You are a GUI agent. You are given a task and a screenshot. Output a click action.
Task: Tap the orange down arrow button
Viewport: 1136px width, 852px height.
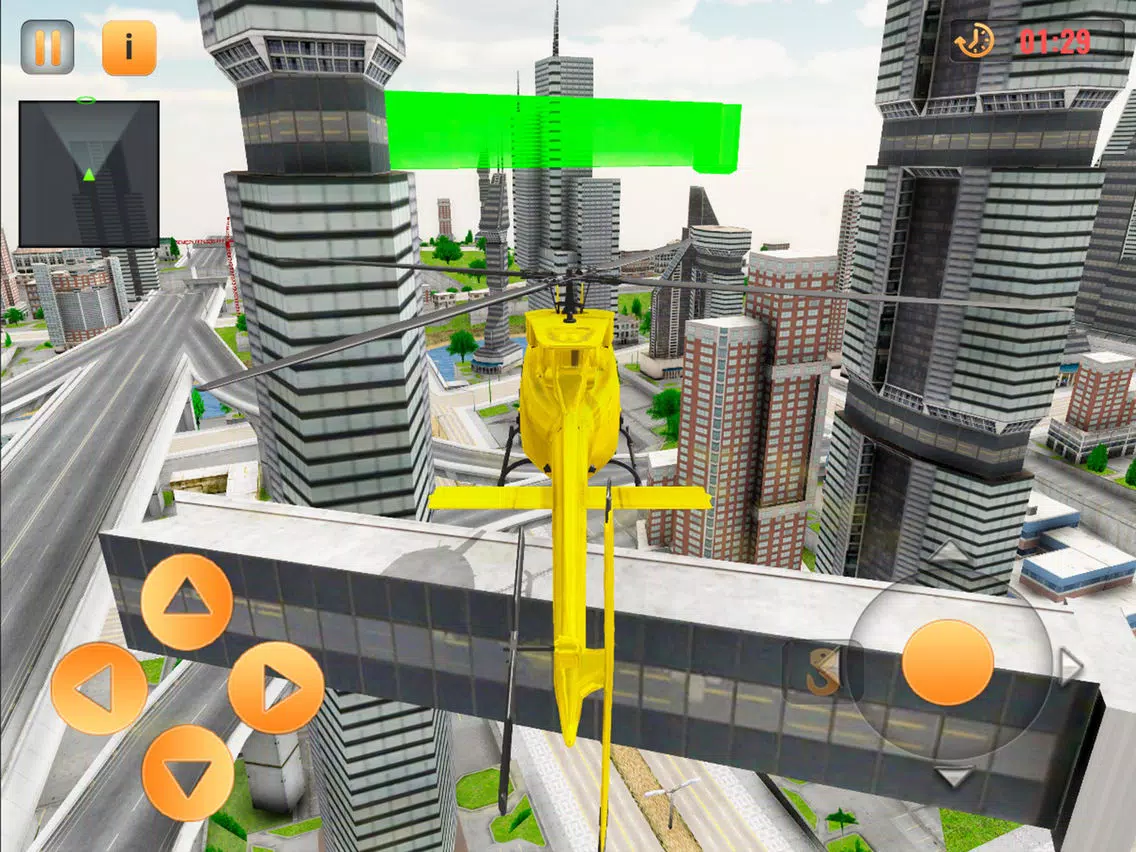coord(188,773)
